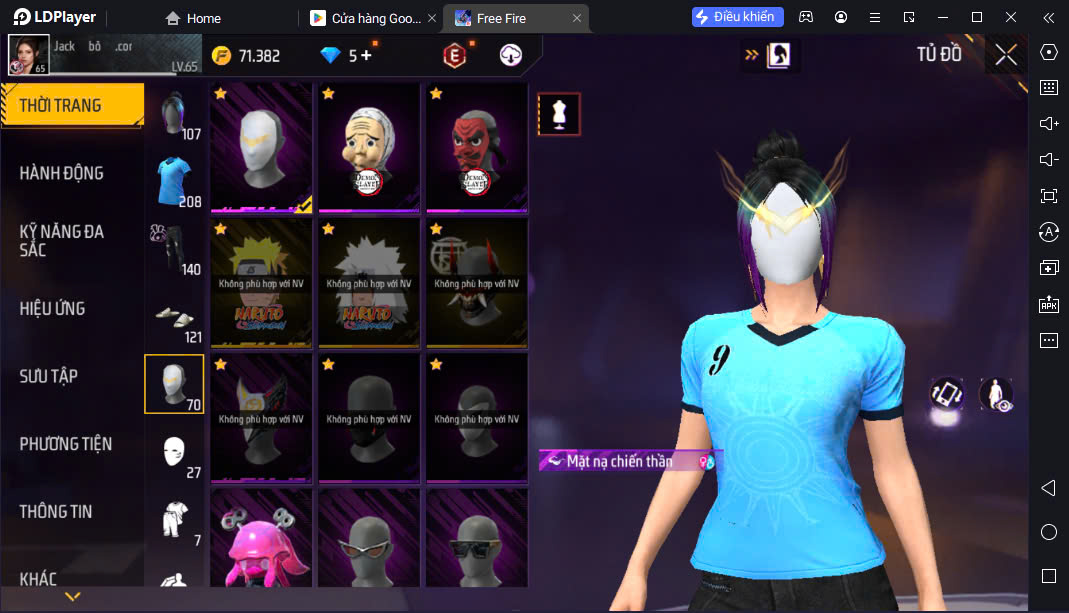Click the diamond add plus button
1069x613 pixels.
pyautogui.click(x=366, y=56)
